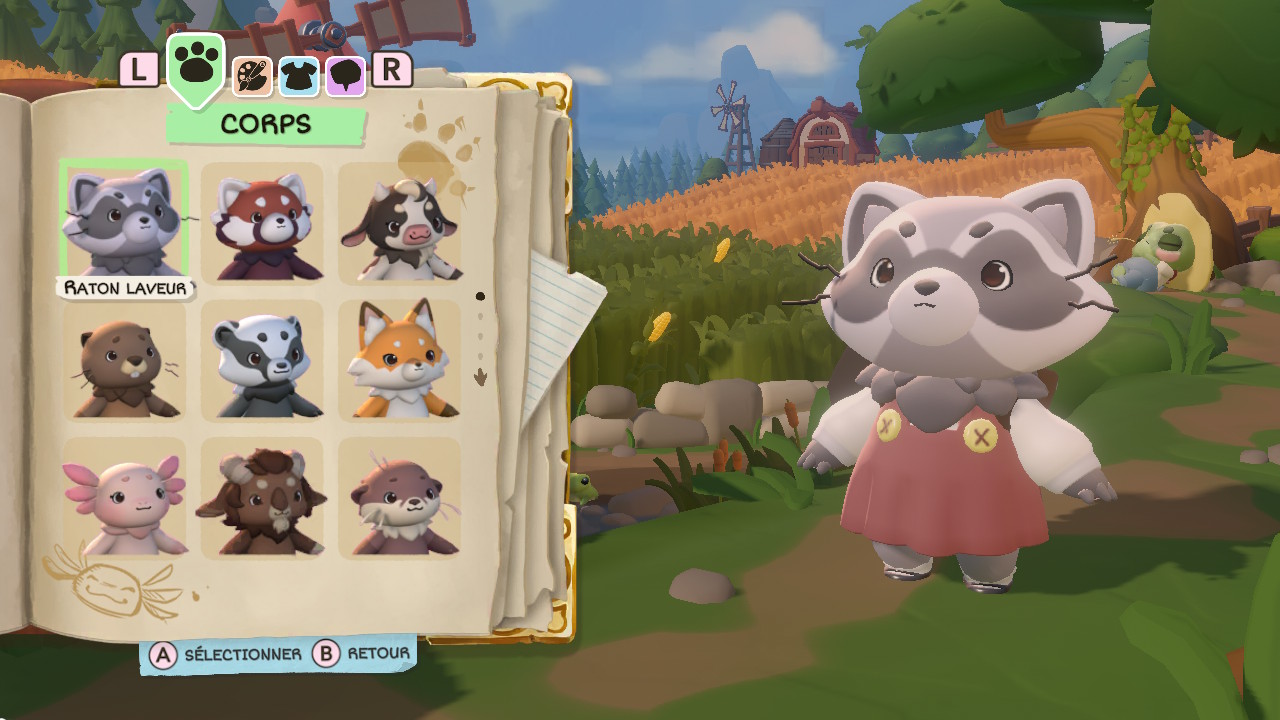
Task: Pick the cow body option
Action: [x=399, y=224]
